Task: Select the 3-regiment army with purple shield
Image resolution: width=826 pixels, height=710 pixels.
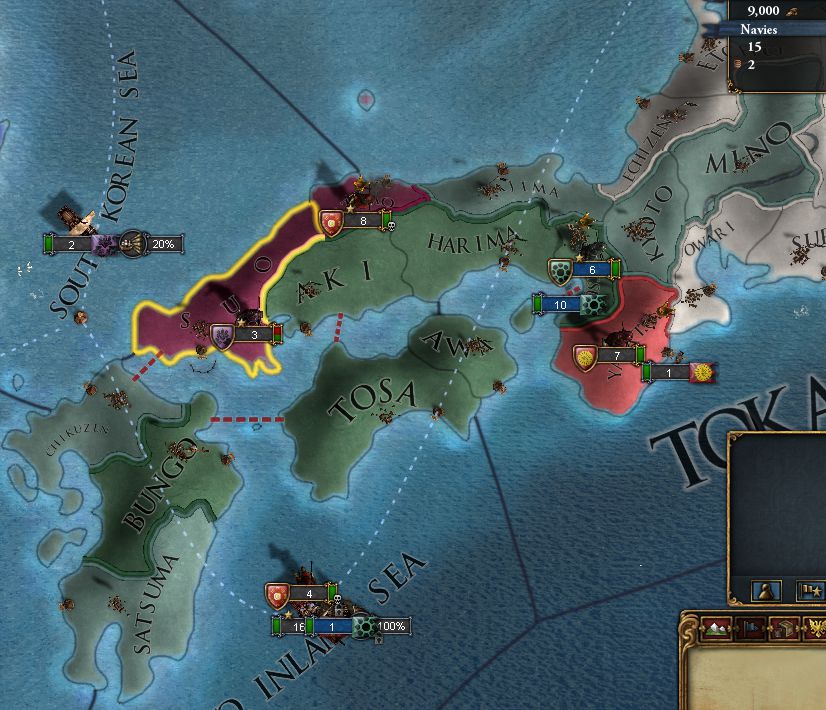Action: click(244, 335)
